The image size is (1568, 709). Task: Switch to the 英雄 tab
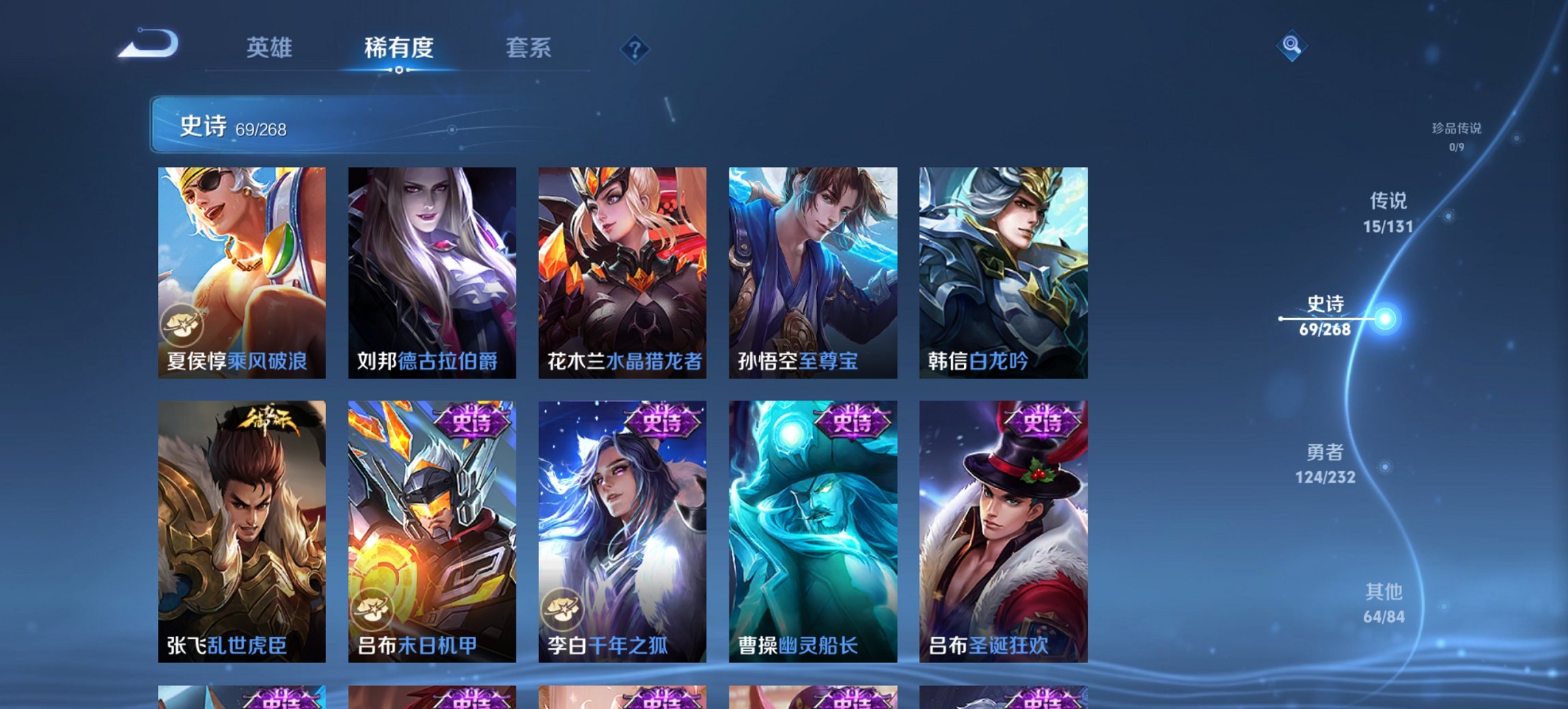click(x=272, y=49)
